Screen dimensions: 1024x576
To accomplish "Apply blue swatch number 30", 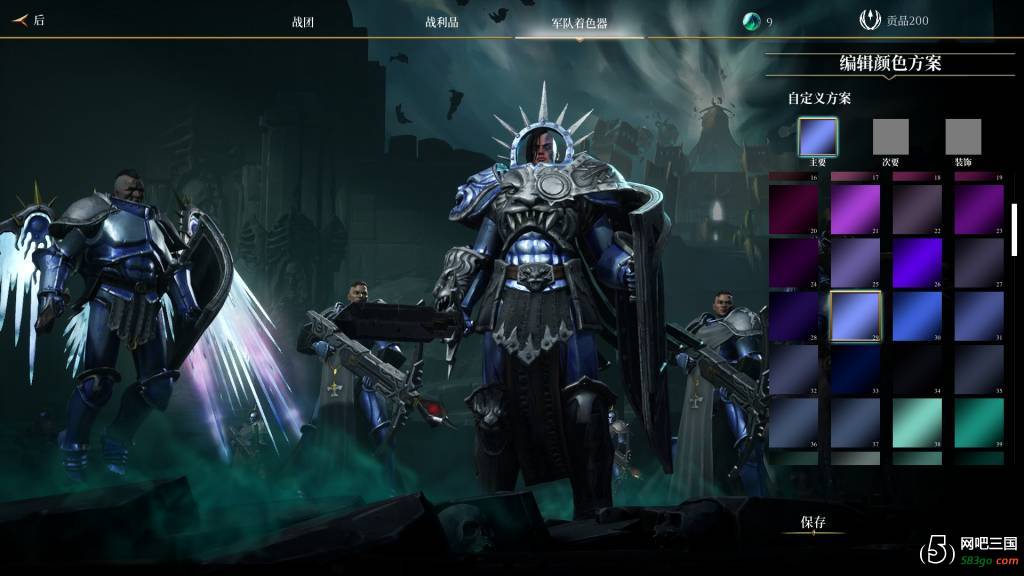I will [x=917, y=315].
